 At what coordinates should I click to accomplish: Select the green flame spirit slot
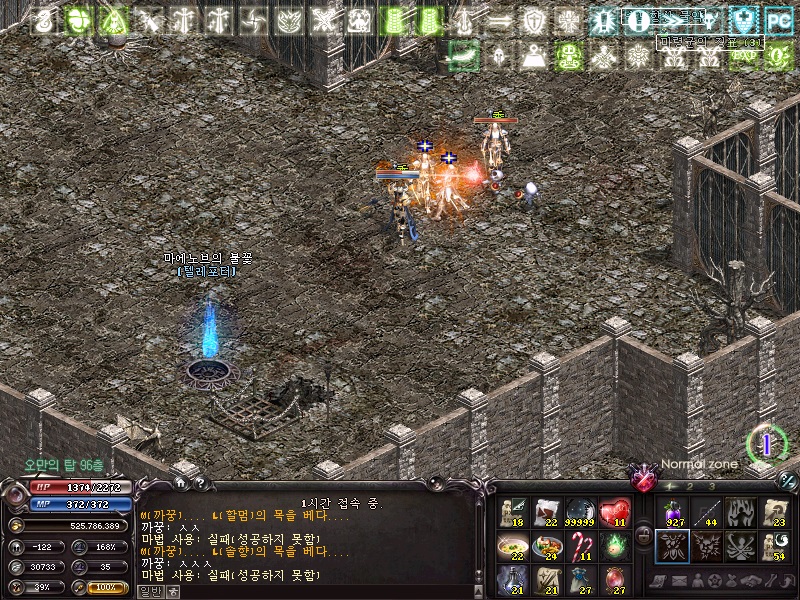[x=614, y=546]
